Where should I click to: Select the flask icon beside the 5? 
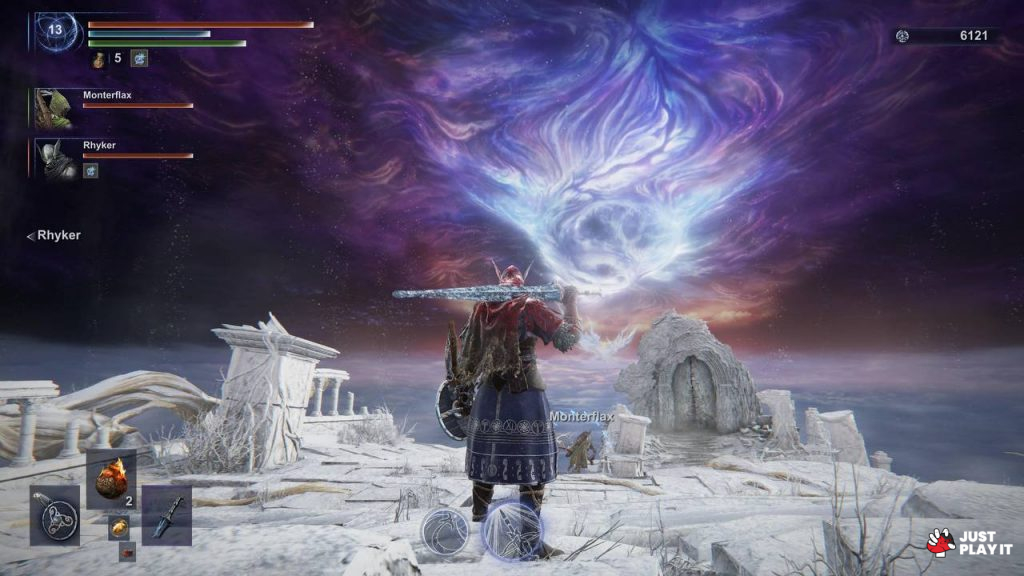click(99, 59)
